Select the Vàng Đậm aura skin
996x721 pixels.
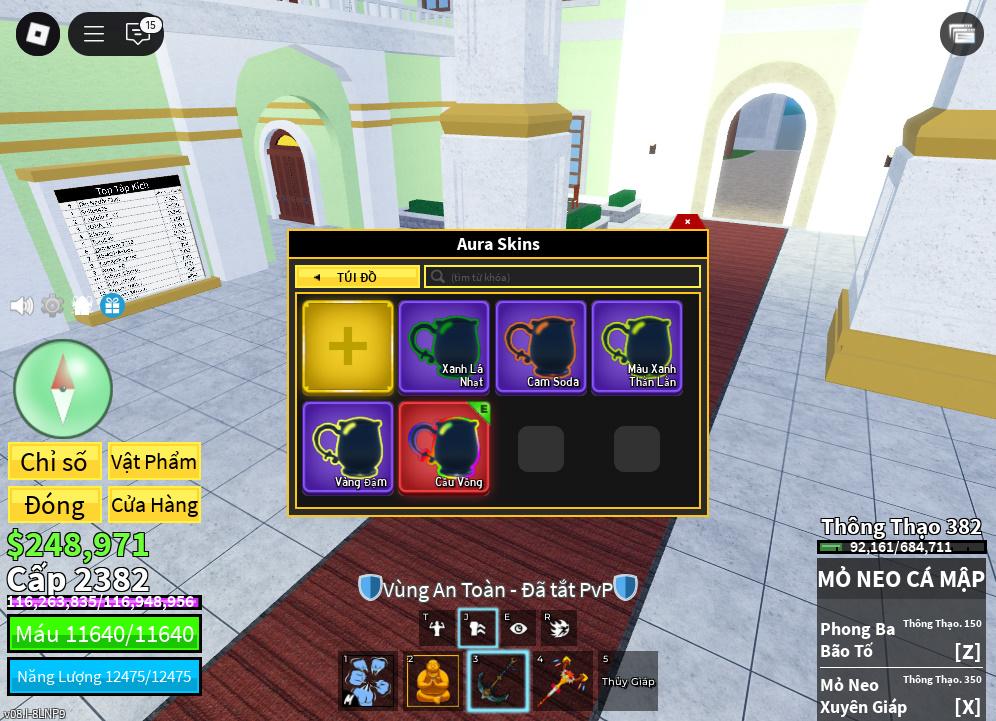click(x=348, y=447)
